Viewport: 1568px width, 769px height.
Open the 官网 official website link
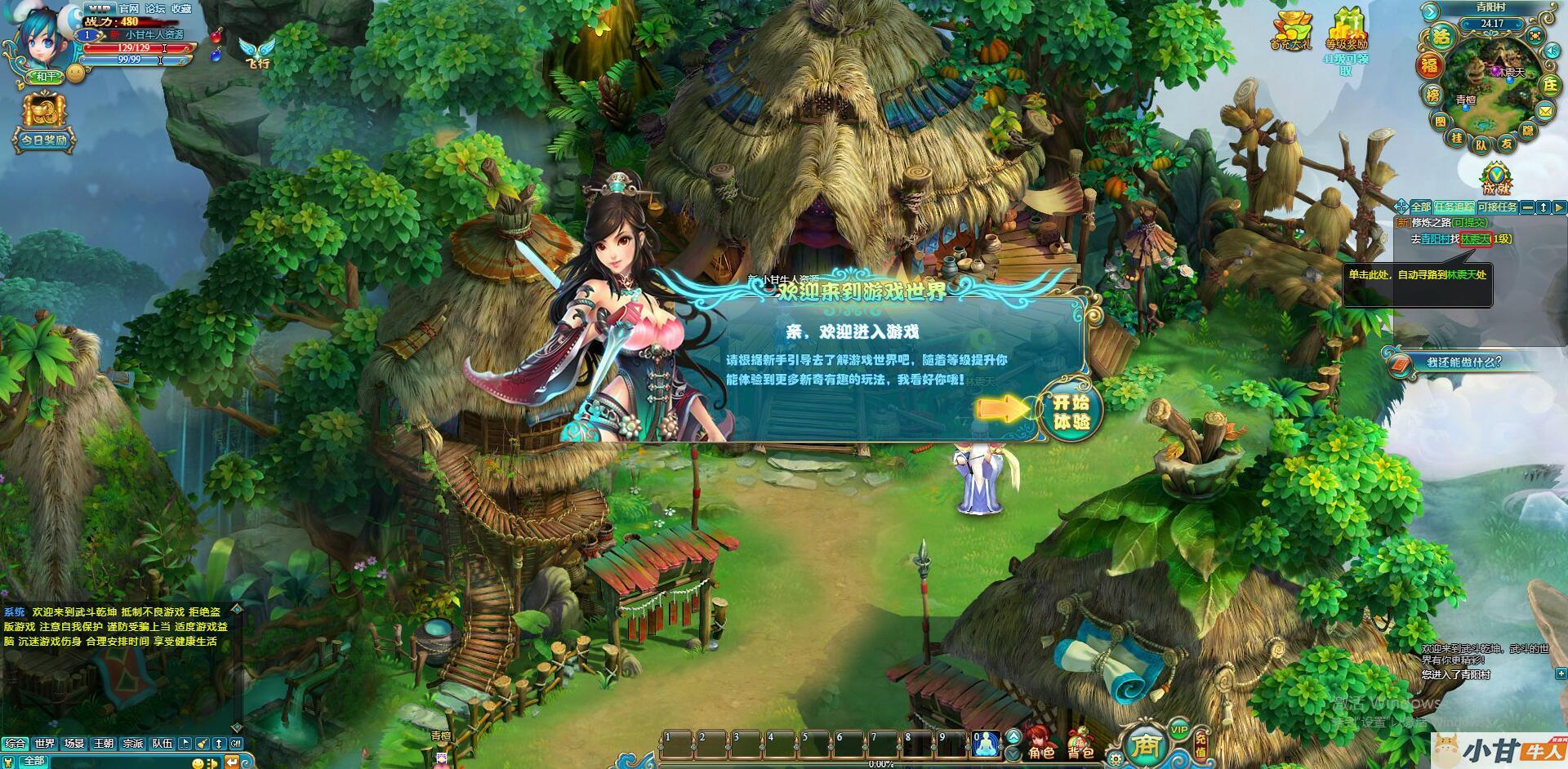(129, 8)
